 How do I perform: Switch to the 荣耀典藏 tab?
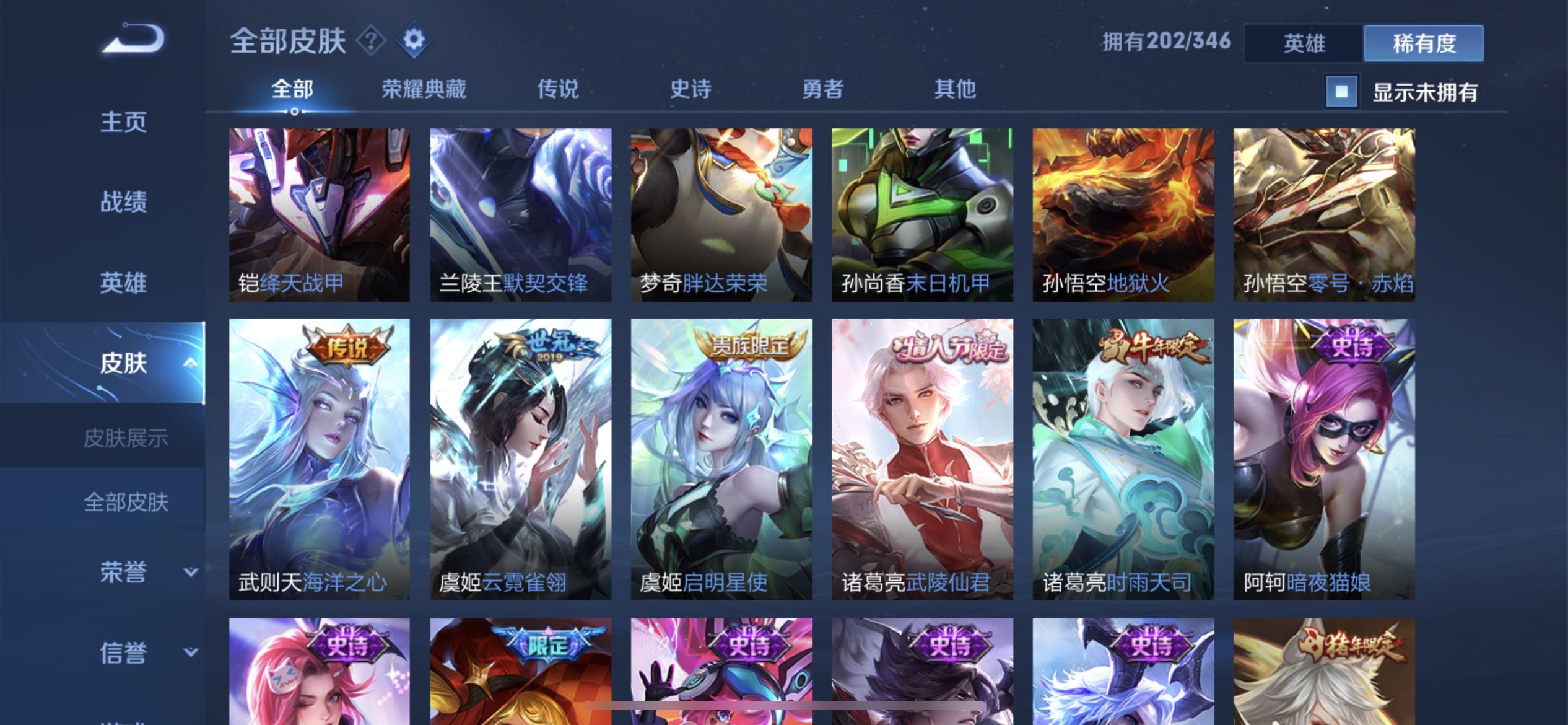tap(425, 90)
